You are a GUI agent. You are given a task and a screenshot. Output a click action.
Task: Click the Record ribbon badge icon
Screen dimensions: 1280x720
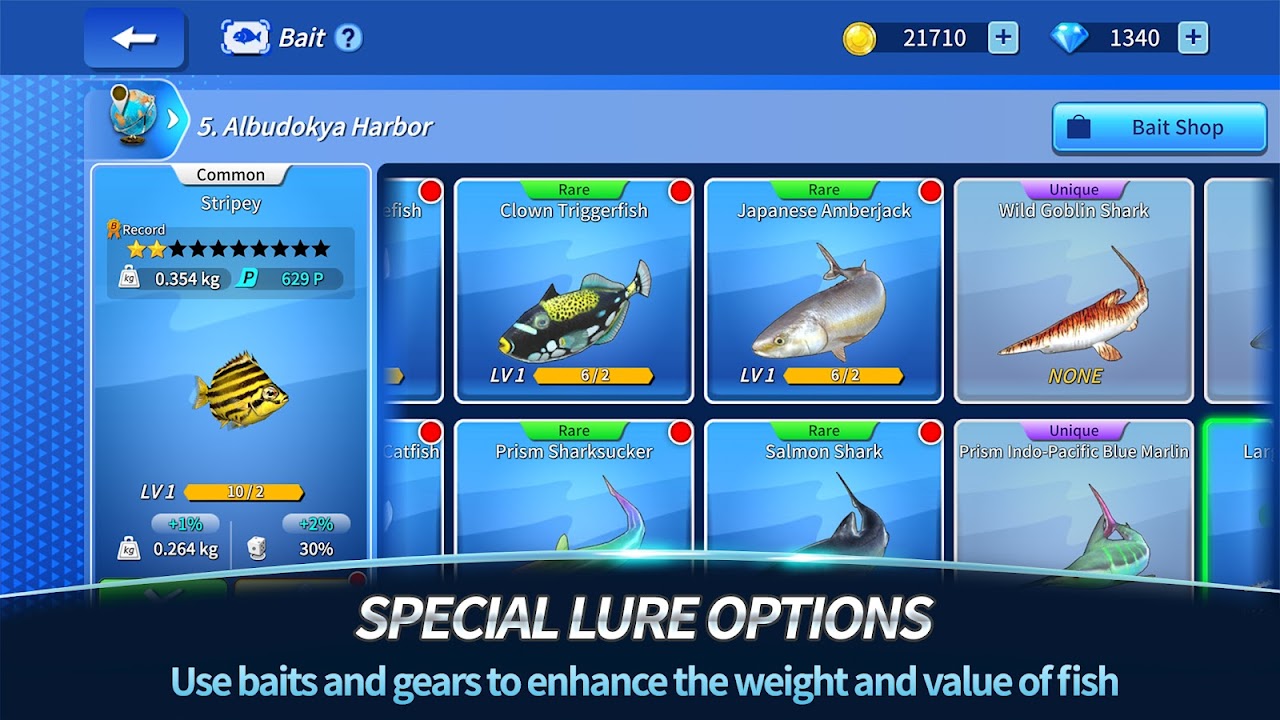point(115,229)
